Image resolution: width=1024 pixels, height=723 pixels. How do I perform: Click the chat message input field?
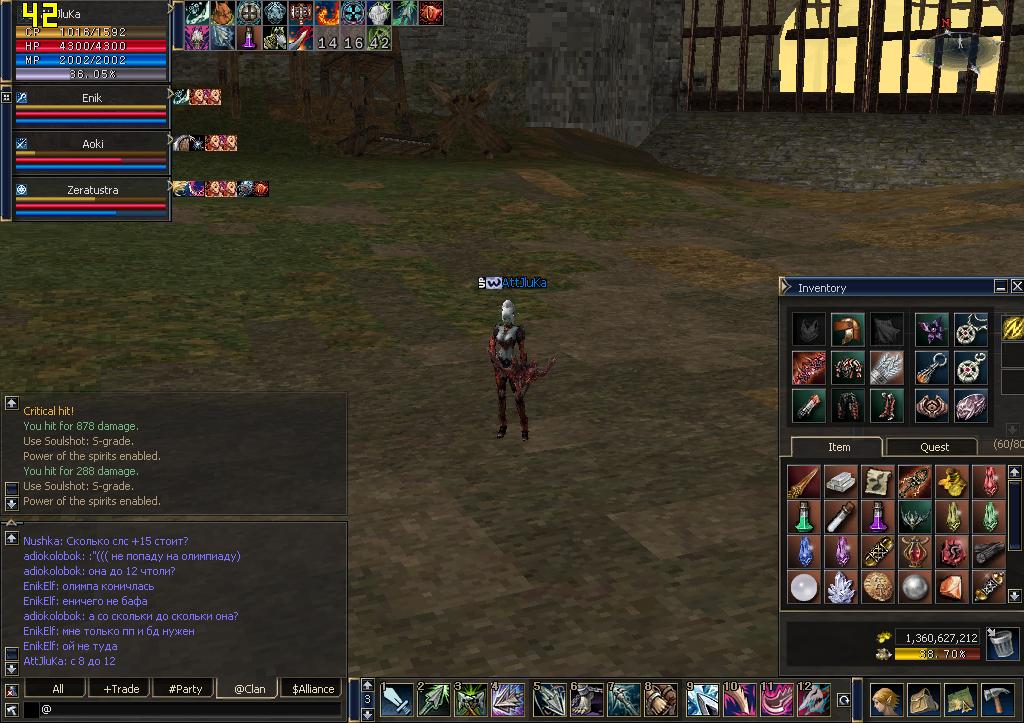[190, 708]
